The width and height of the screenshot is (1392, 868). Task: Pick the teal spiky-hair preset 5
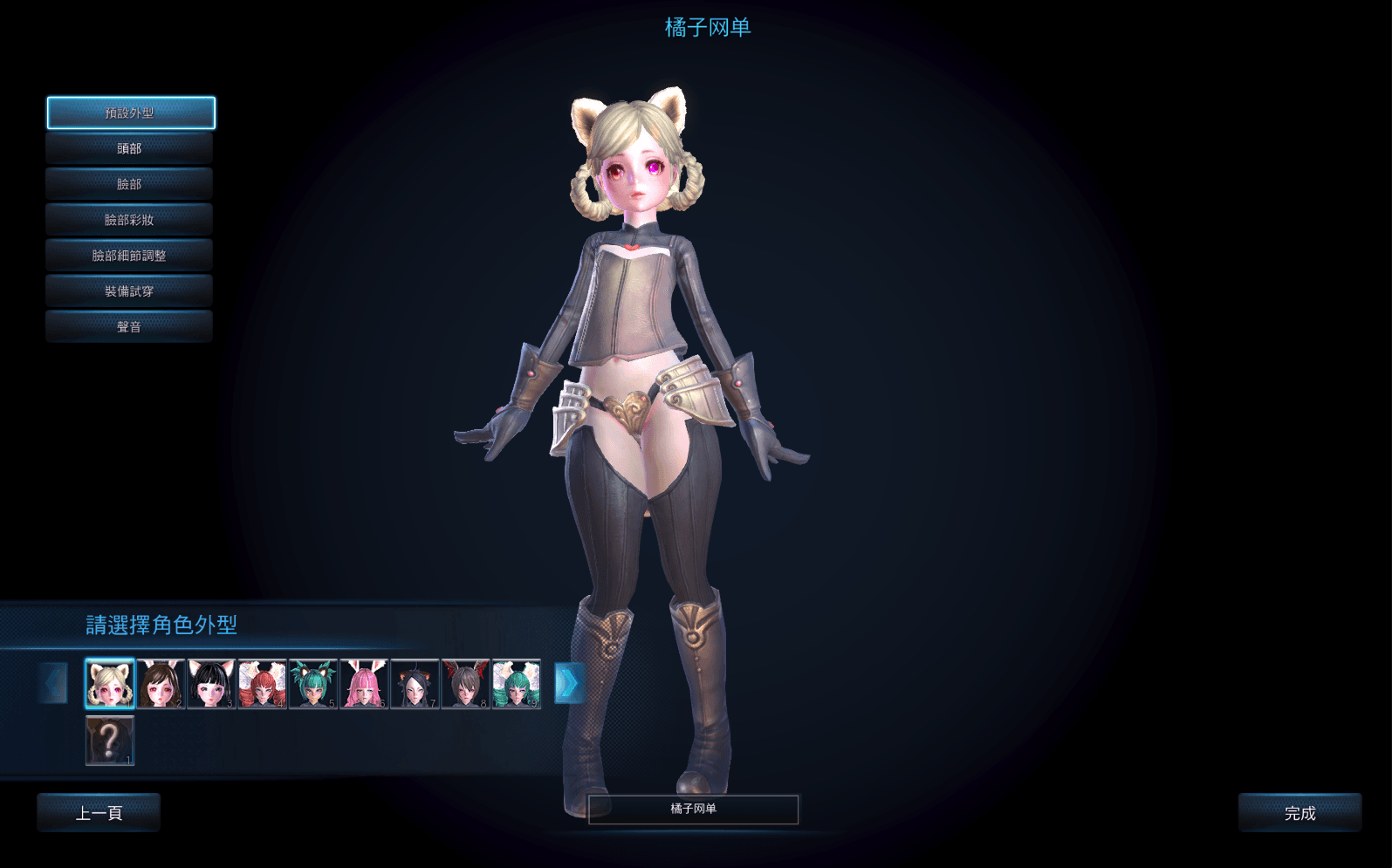tap(312, 683)
